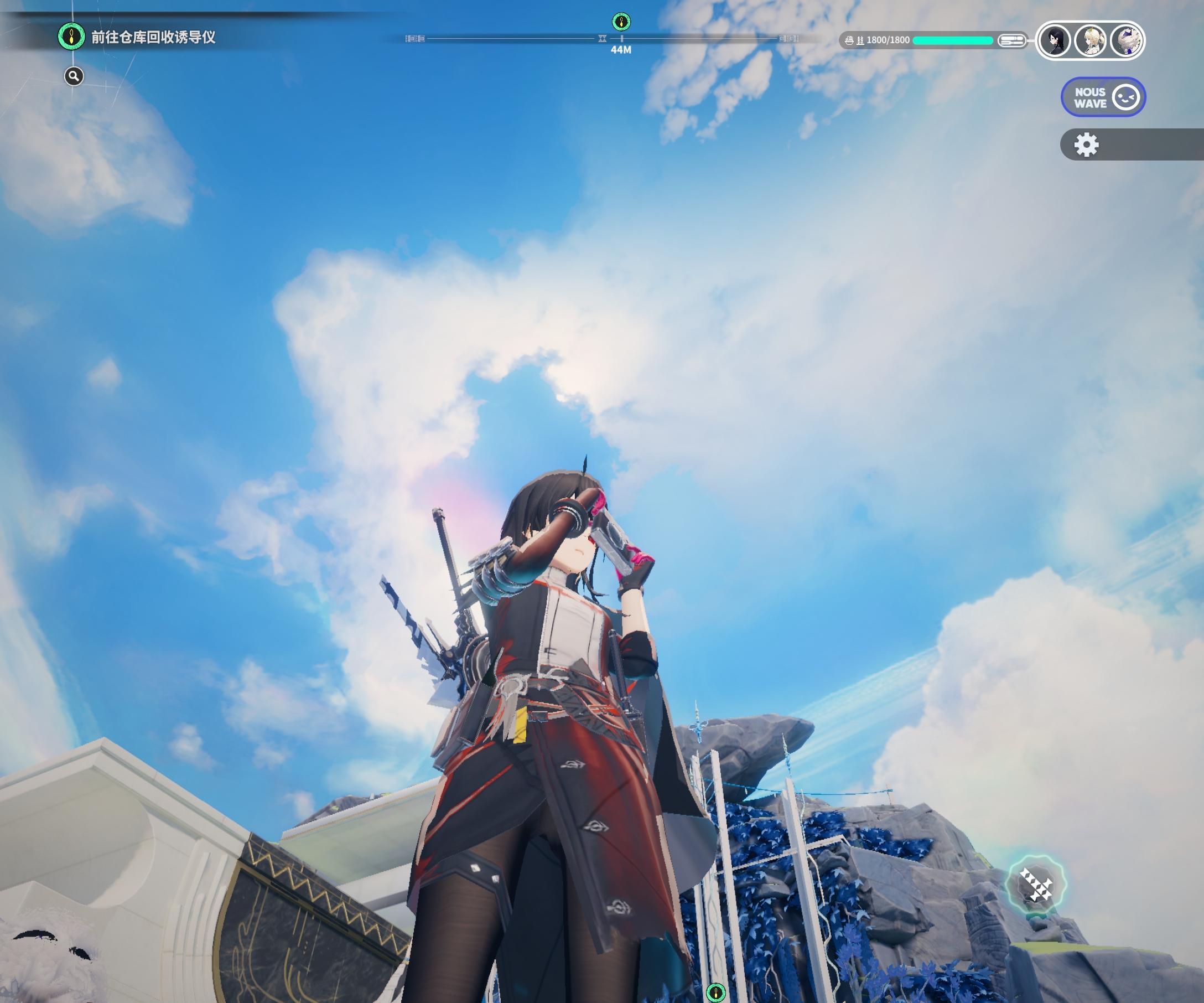This screenshot has height=1003, width=1204.
Task: Click the pill-shaped icon beside the stamina bar
Action: pyautogui.click(x=1011, y=40)
